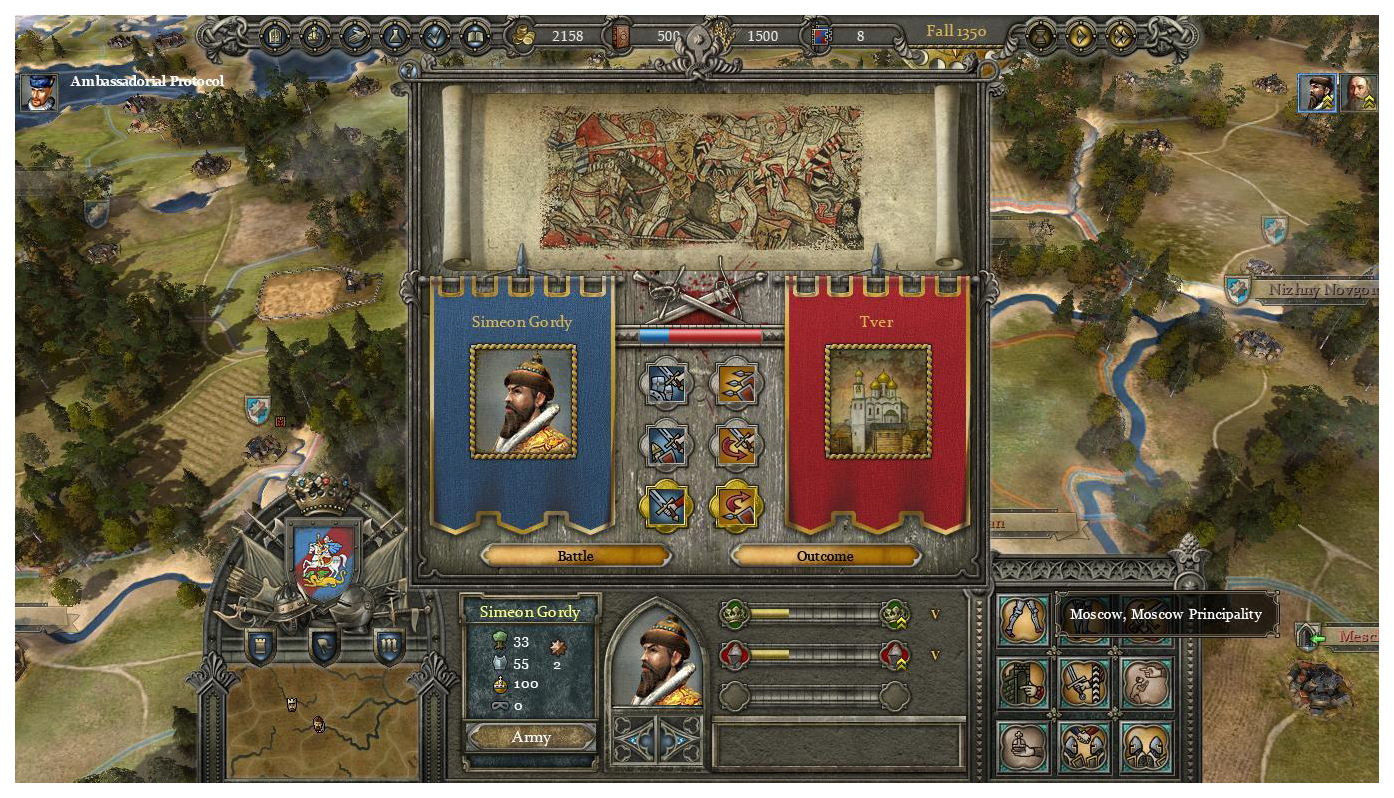Select the blue-framed marshal portrait at top right

tap(1318, 93)
